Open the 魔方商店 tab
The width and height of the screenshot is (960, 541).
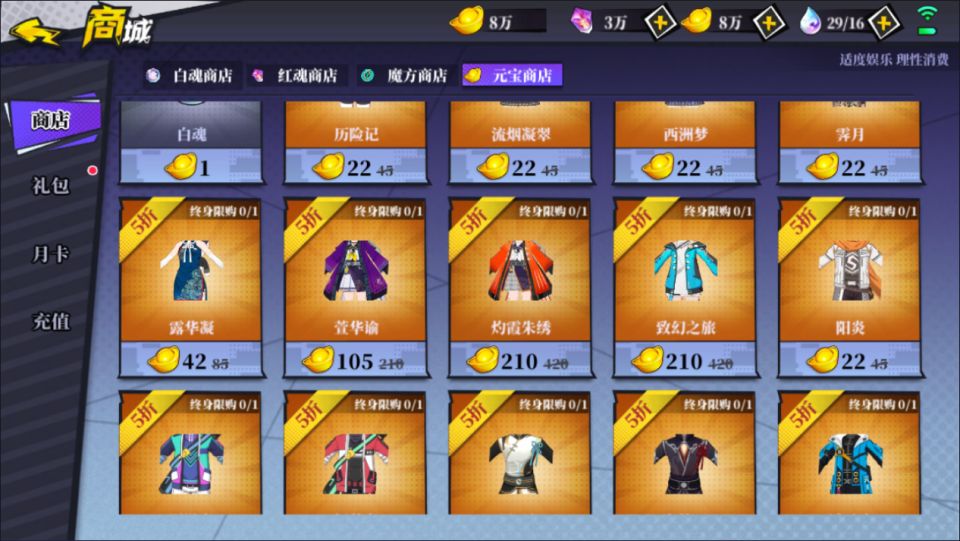(x=406, y=76)
